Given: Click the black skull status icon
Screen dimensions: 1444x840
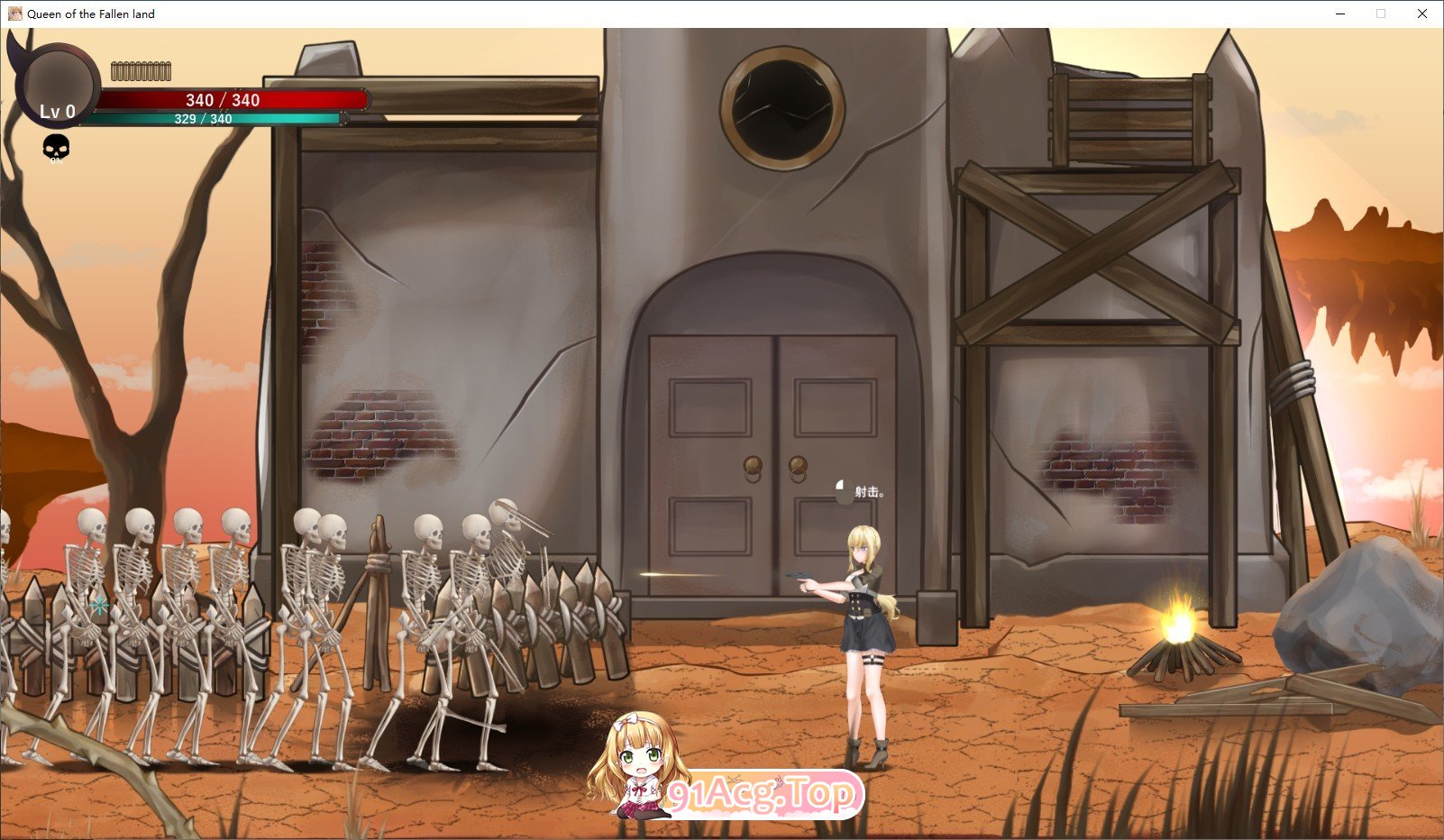Looking at the screenshot, I should click(56, 147).
